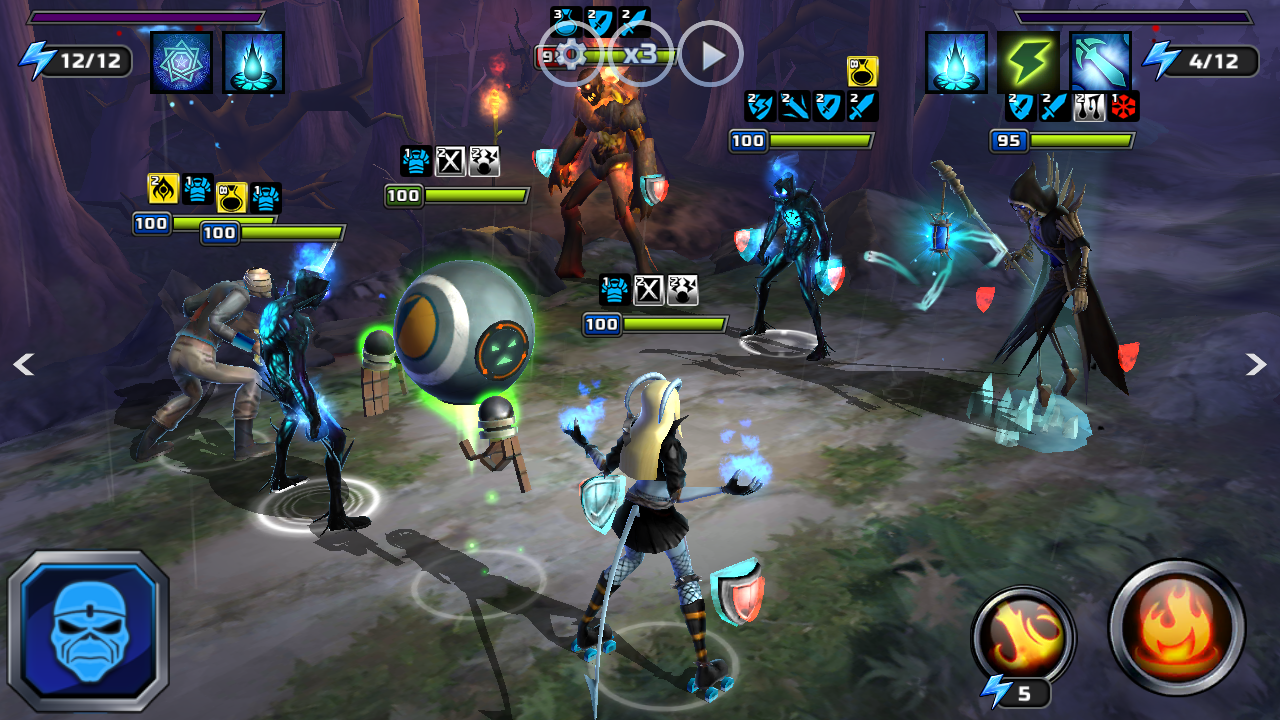Screen dimensions: 1280x720
Task: Open the settings gear button
Action: [571, 54]
